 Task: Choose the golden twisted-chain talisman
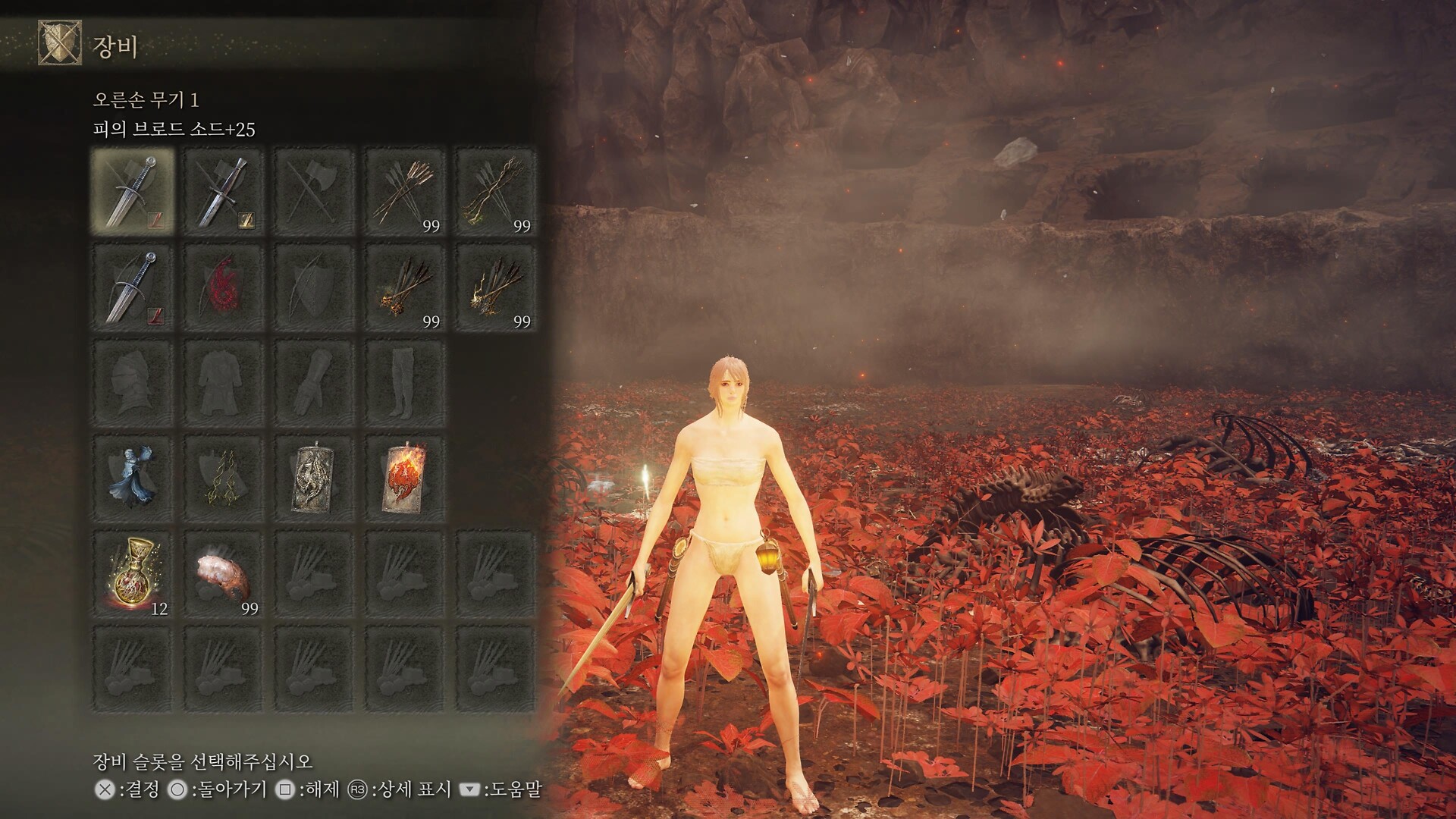224,479
